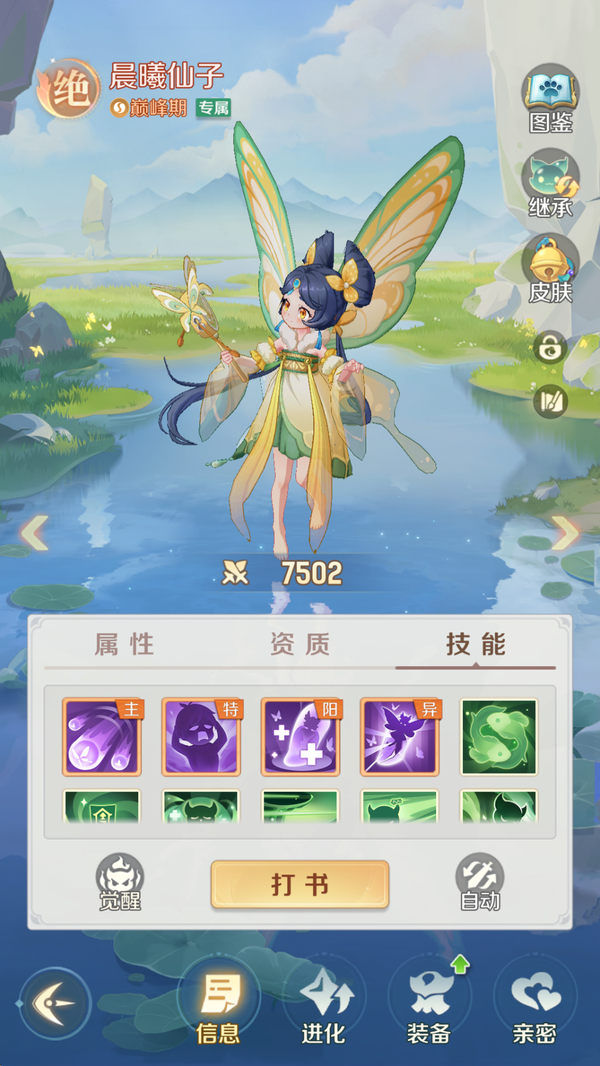This screenshot has width=600, height=1066.
Task: Switch to the 属性 tab
Action: click(x=124, y=645)
